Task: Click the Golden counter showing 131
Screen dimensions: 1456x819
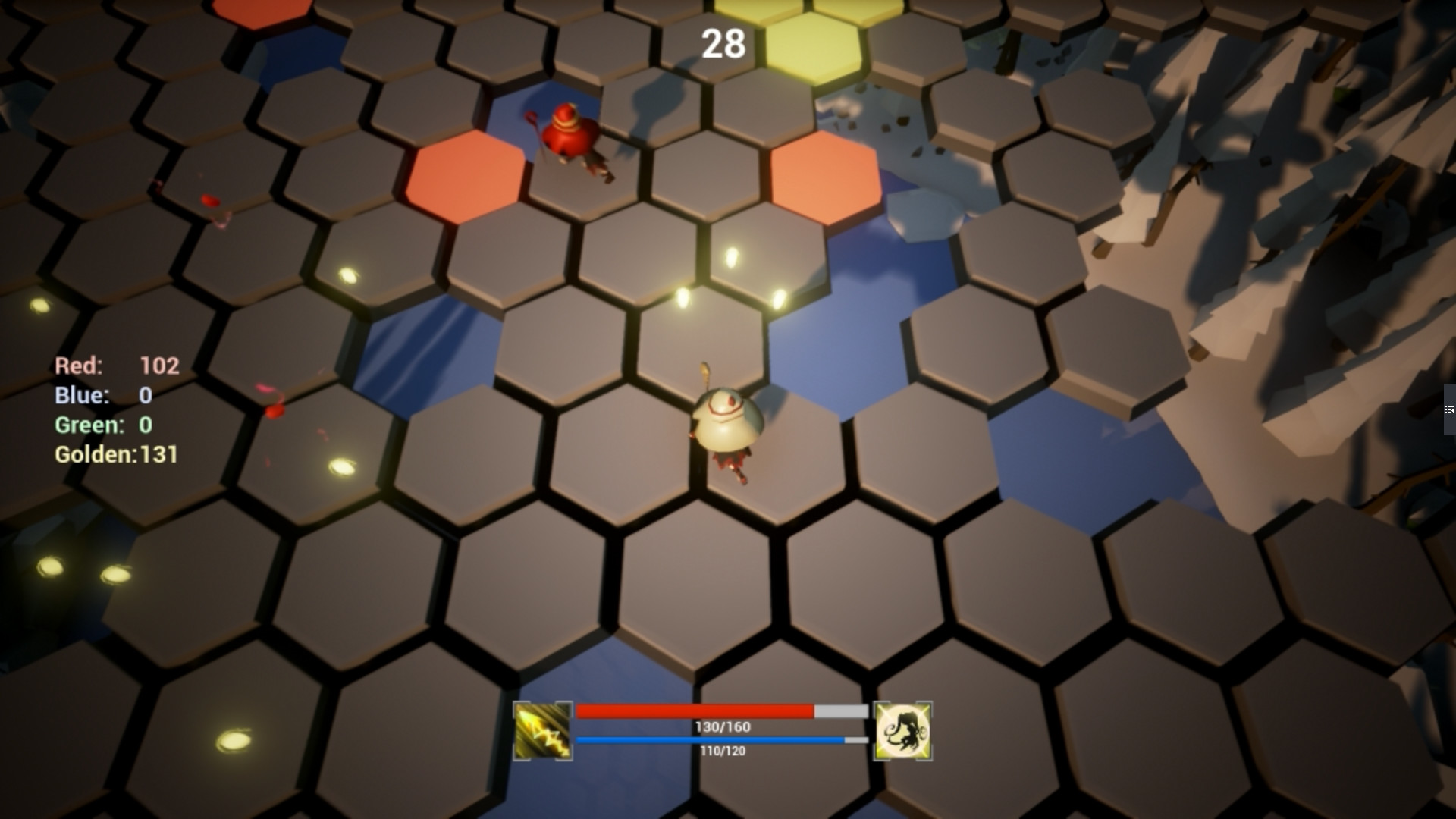Action: point(118,455)
